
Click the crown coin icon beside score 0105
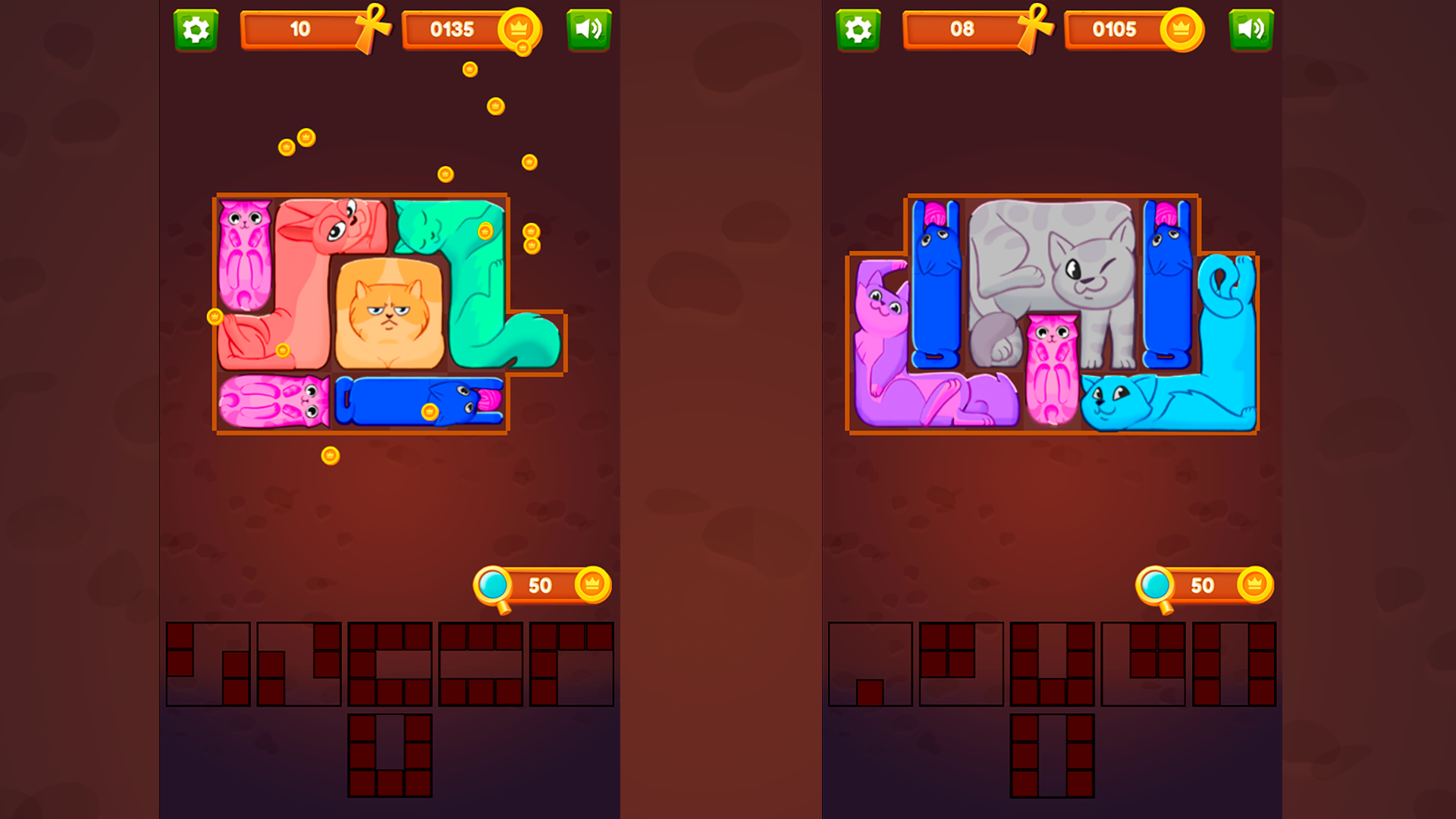[1181, 30]
